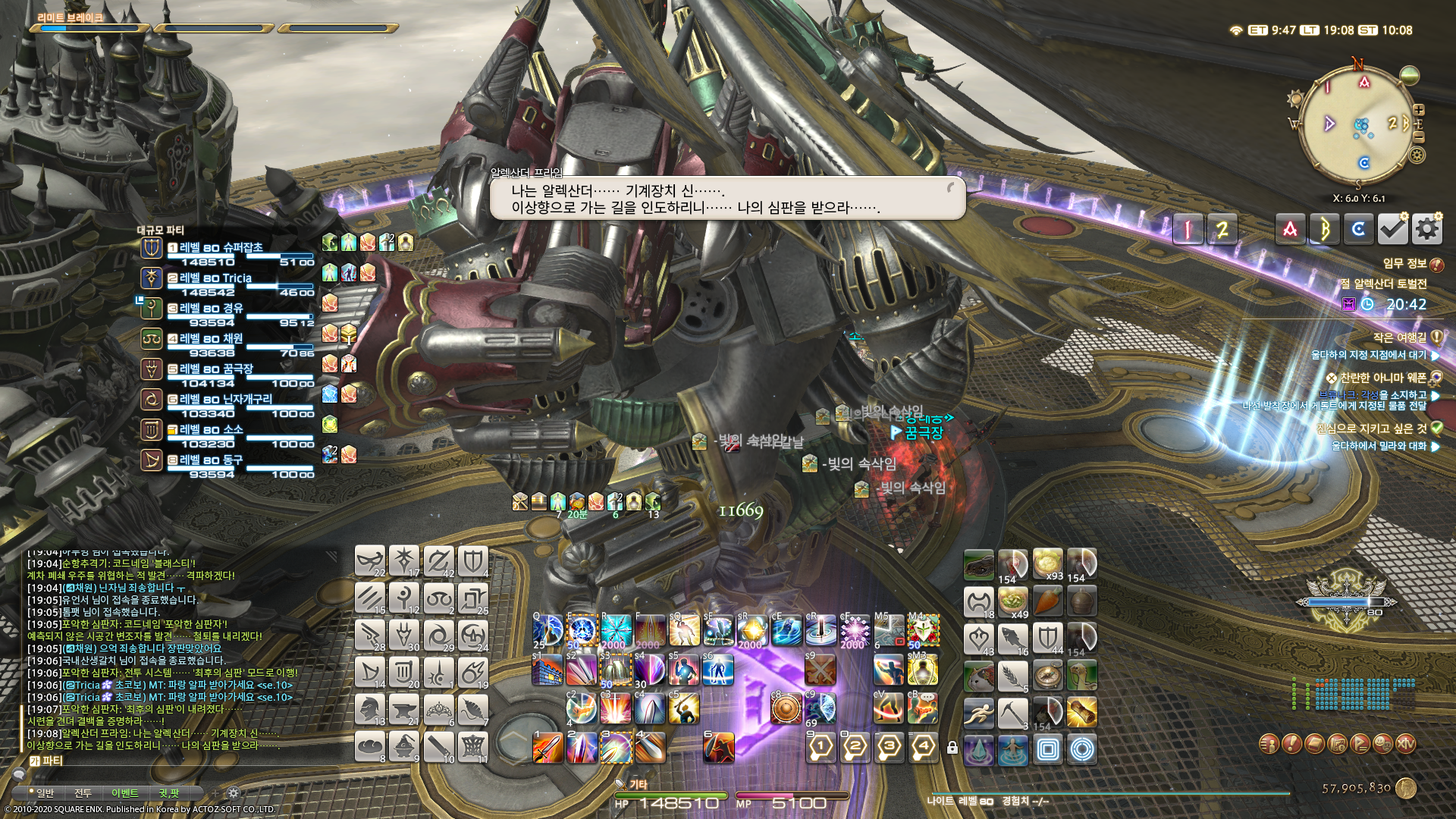The width and height of the screenshot is (1456, 819).
Task: Activate the flaming sword ability on key 1
Action: [x=548, y=748]
